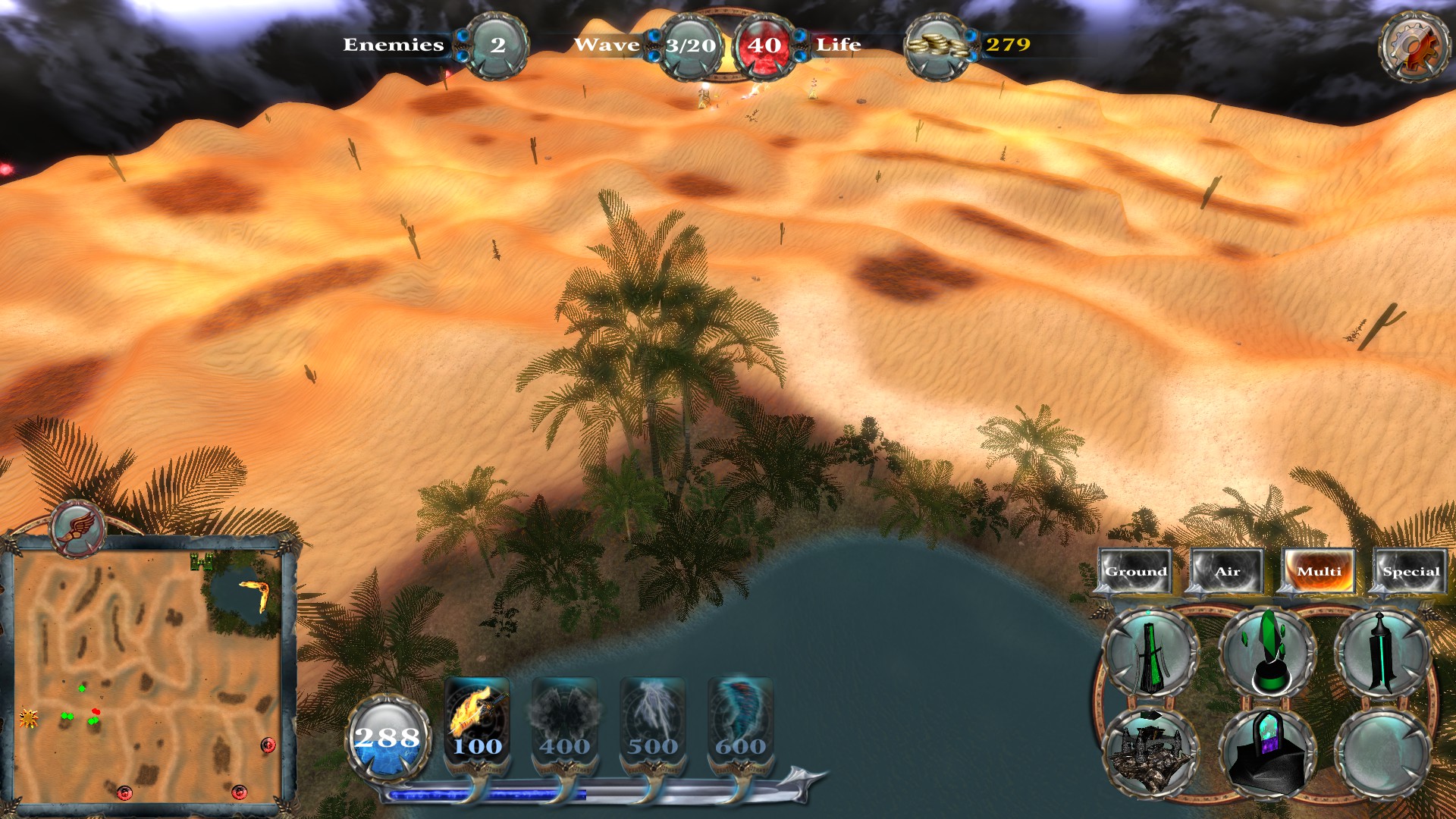Switch to the Air tower tab
The height and width of the screenshot is (819, 1456).
click(x=1227, y=571)
